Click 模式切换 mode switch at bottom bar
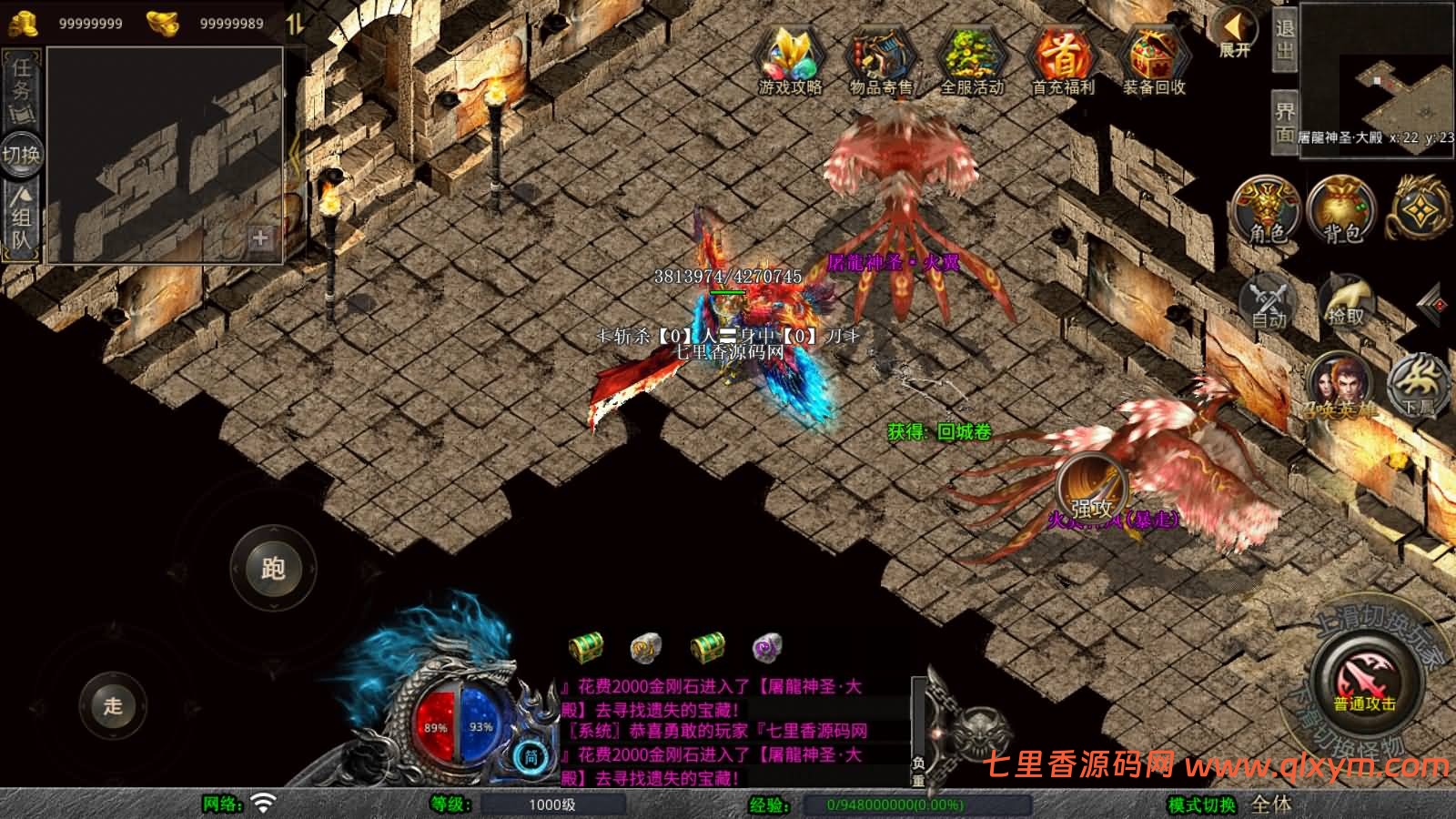The height and width of the screenshot is (819, 1456). [1202, 804]
